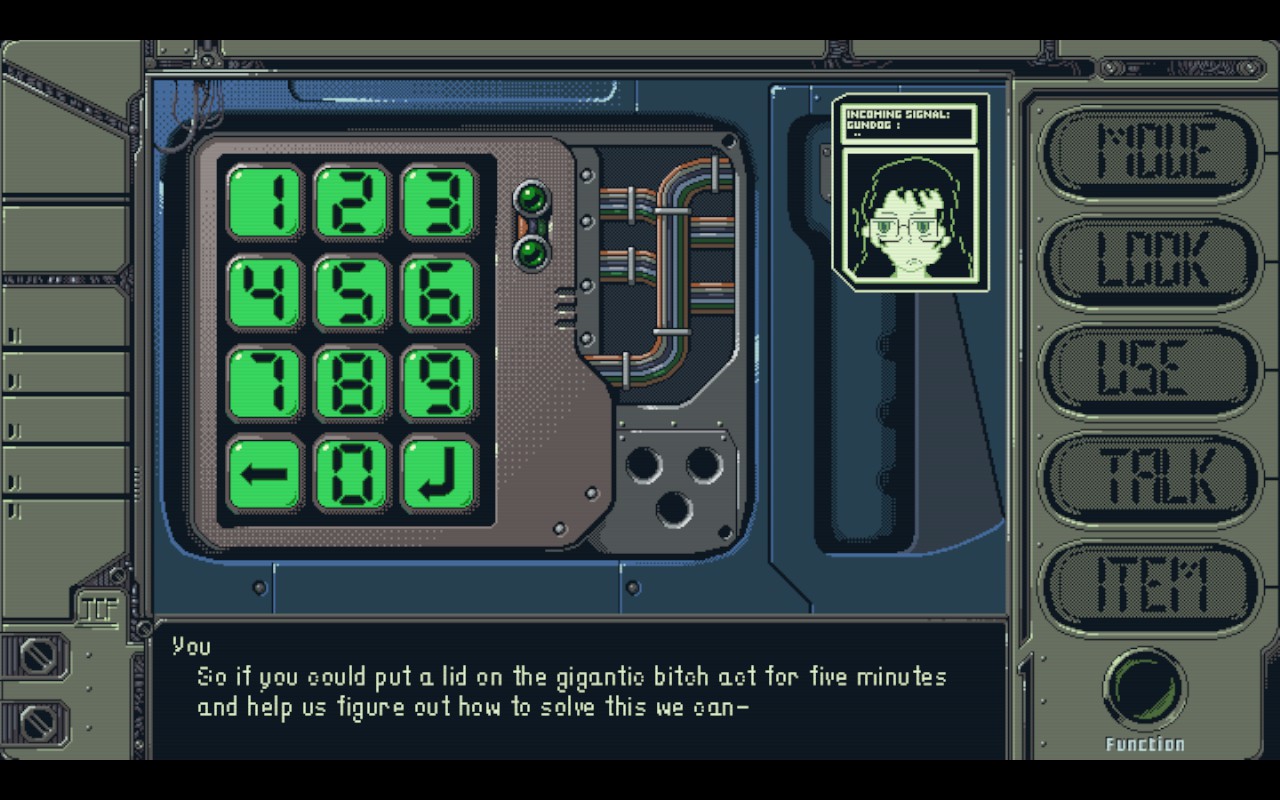
Task: Activate the USE command
Action: [1150, 368]
